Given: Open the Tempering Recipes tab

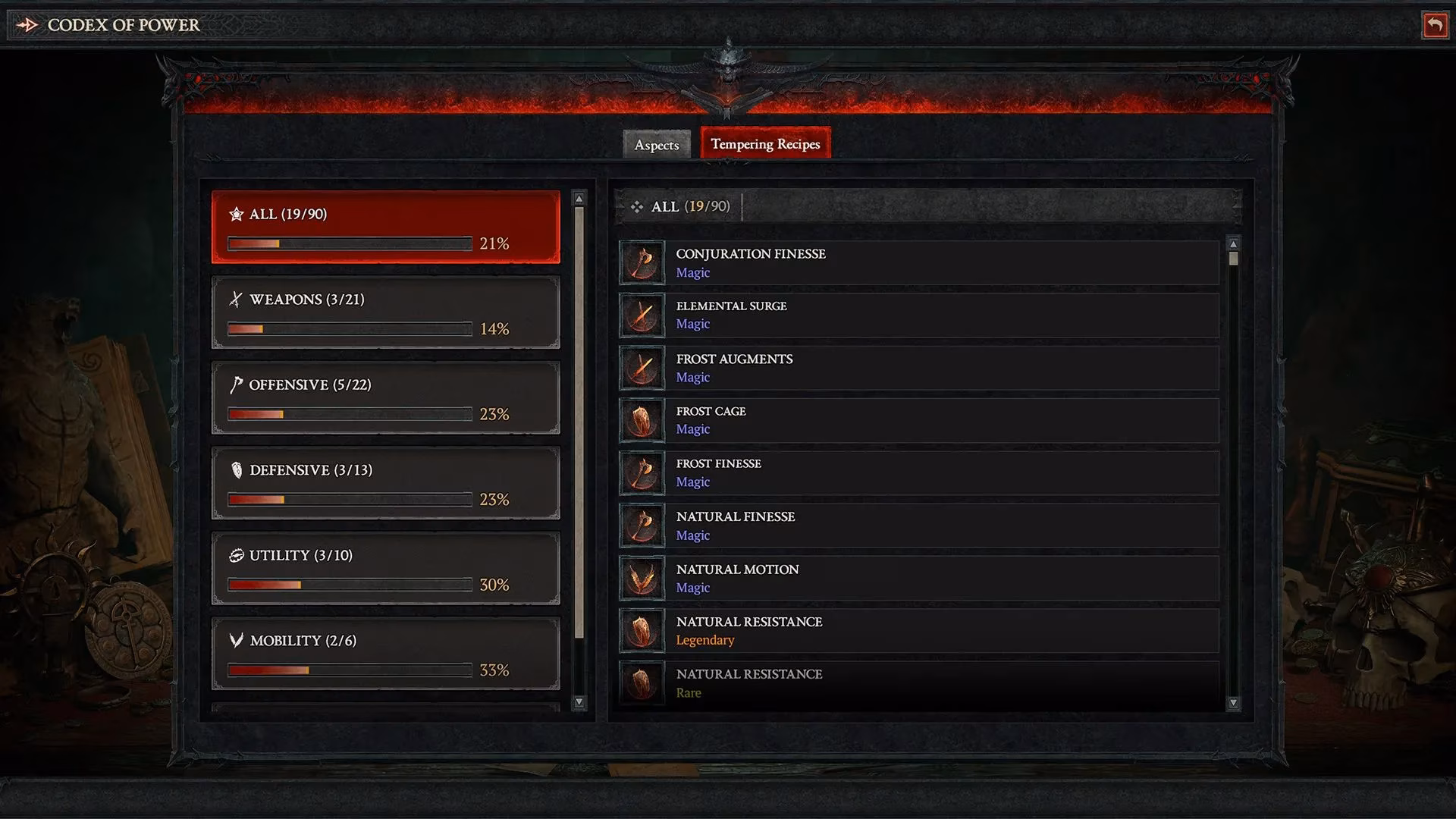Looking at the screenshot, I should (764, 143).
